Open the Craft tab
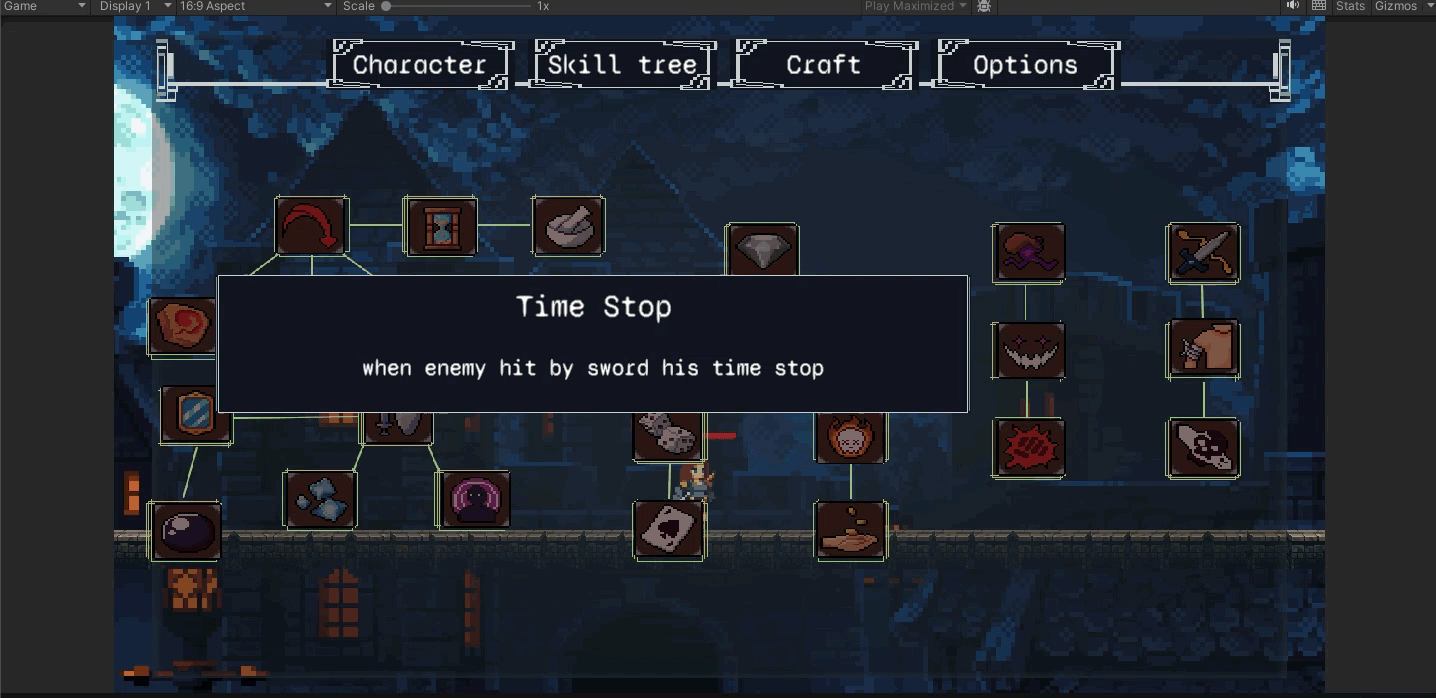The height and width of the screenshot is (698, 1436). click(823, 65)
